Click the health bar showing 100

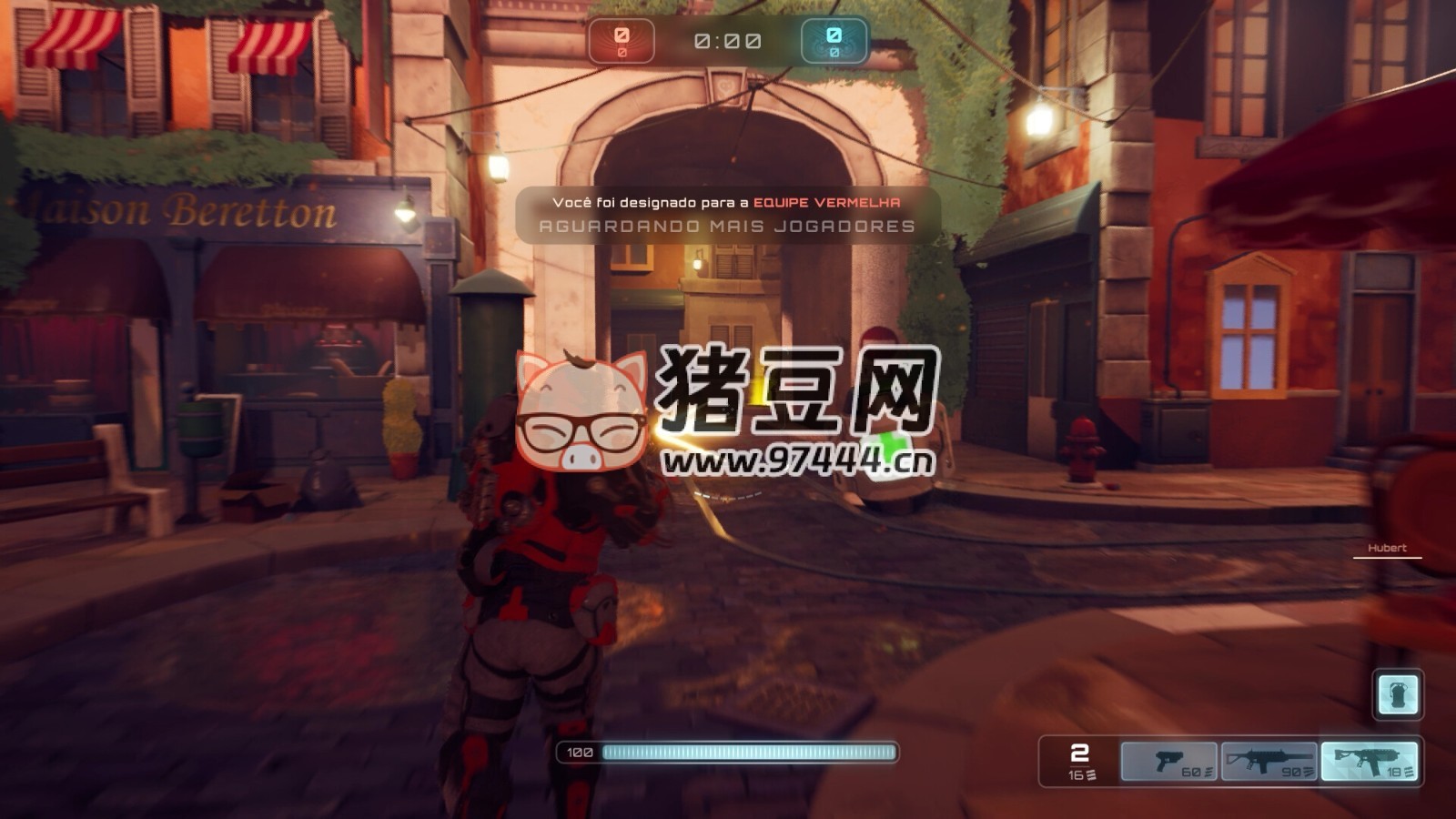click(x=728, y=752)
